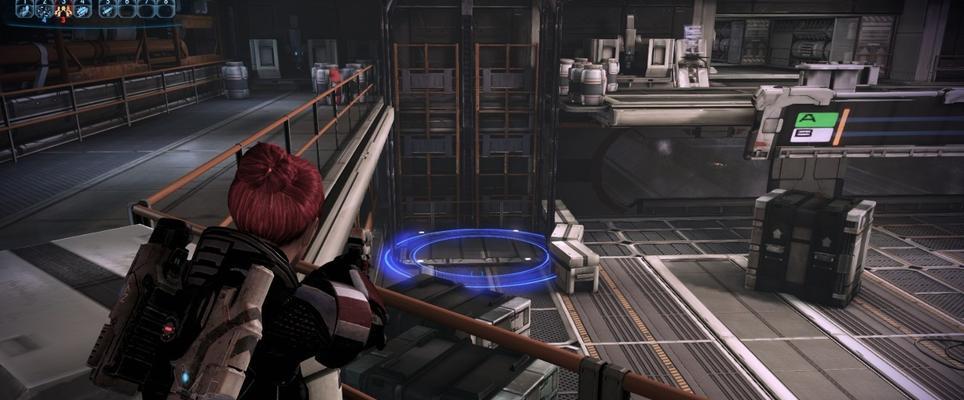Screen dimensions: 964x400
Task: Select the orange power in slot 3
Action: click(63, 10)
